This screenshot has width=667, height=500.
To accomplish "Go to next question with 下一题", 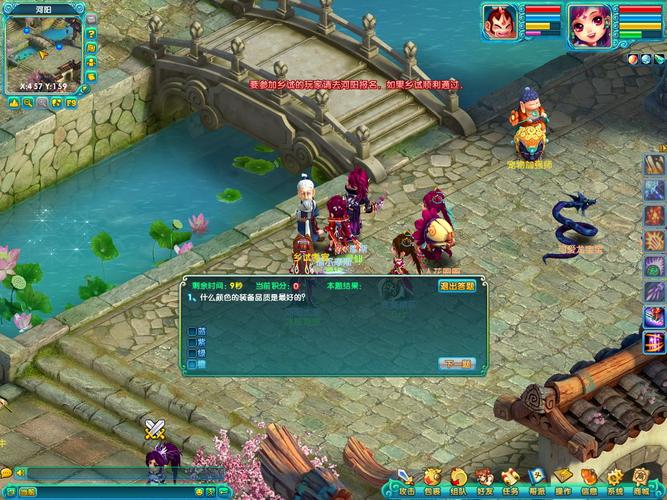I will (456, 363).
